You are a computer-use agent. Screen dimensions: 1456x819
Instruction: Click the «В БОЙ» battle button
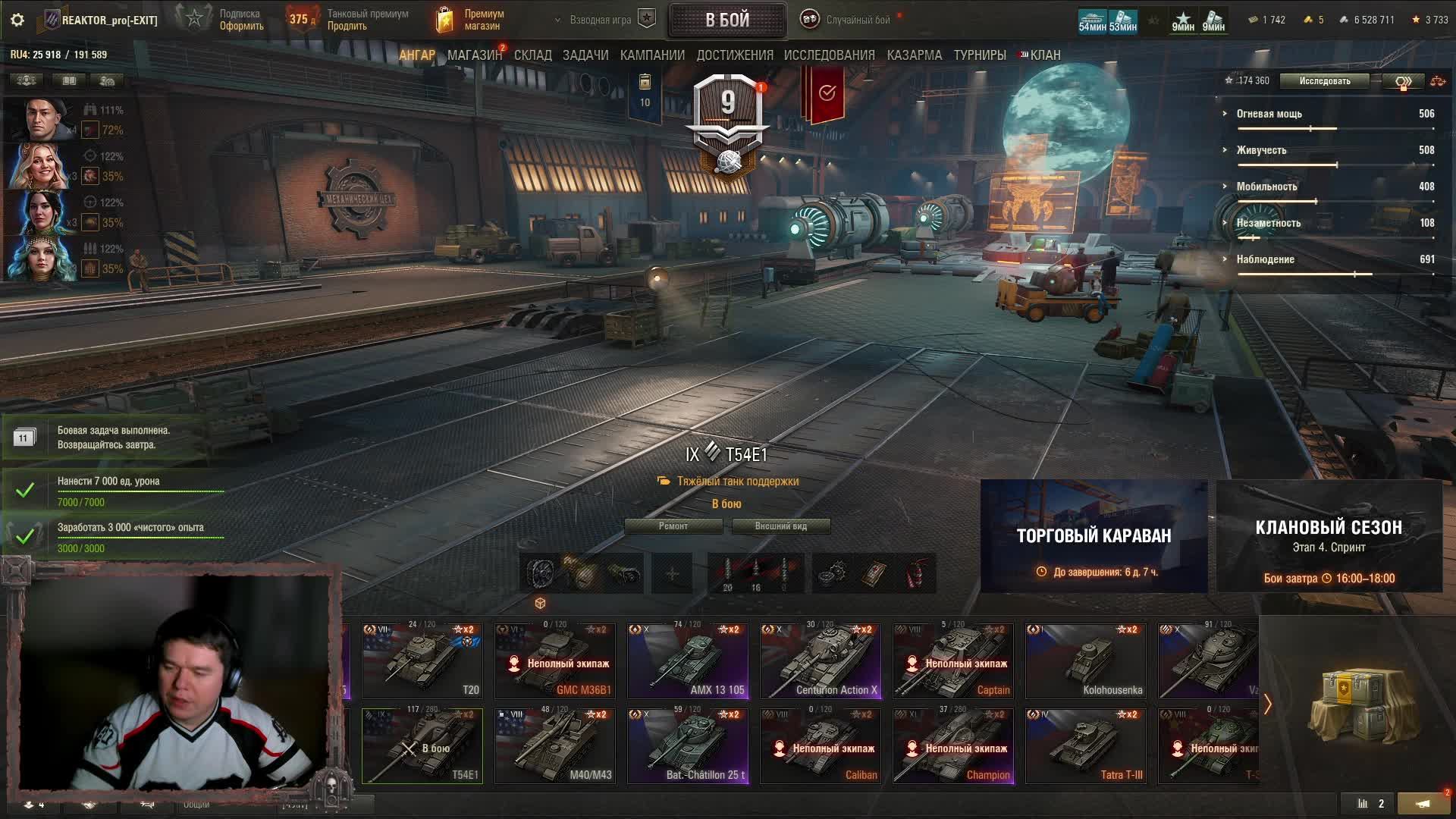[726, 20]
